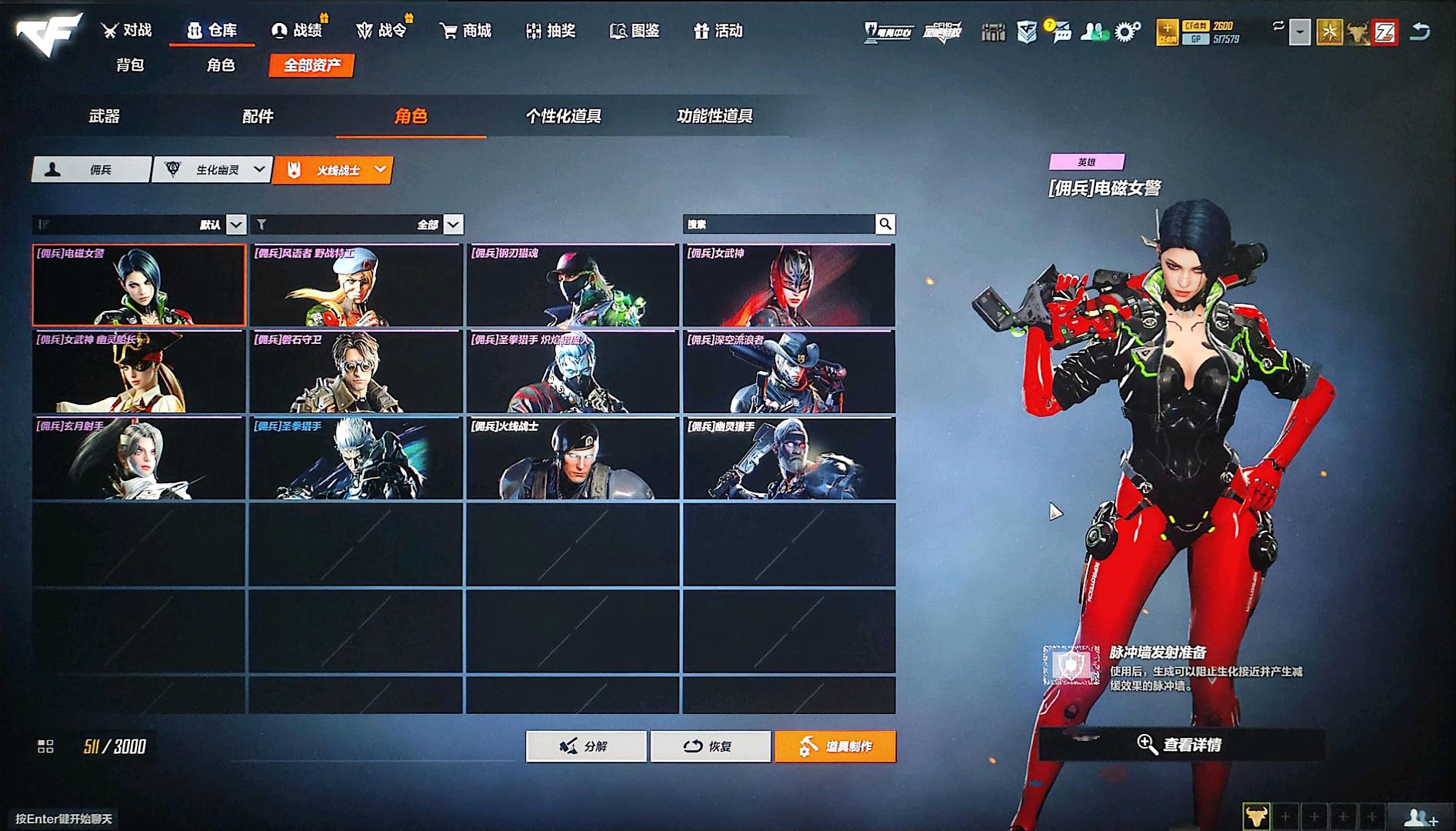Expand the 全部 filter dropdown
The height and width of the screenshot is (831, 1456).
(x=454, y=225)
